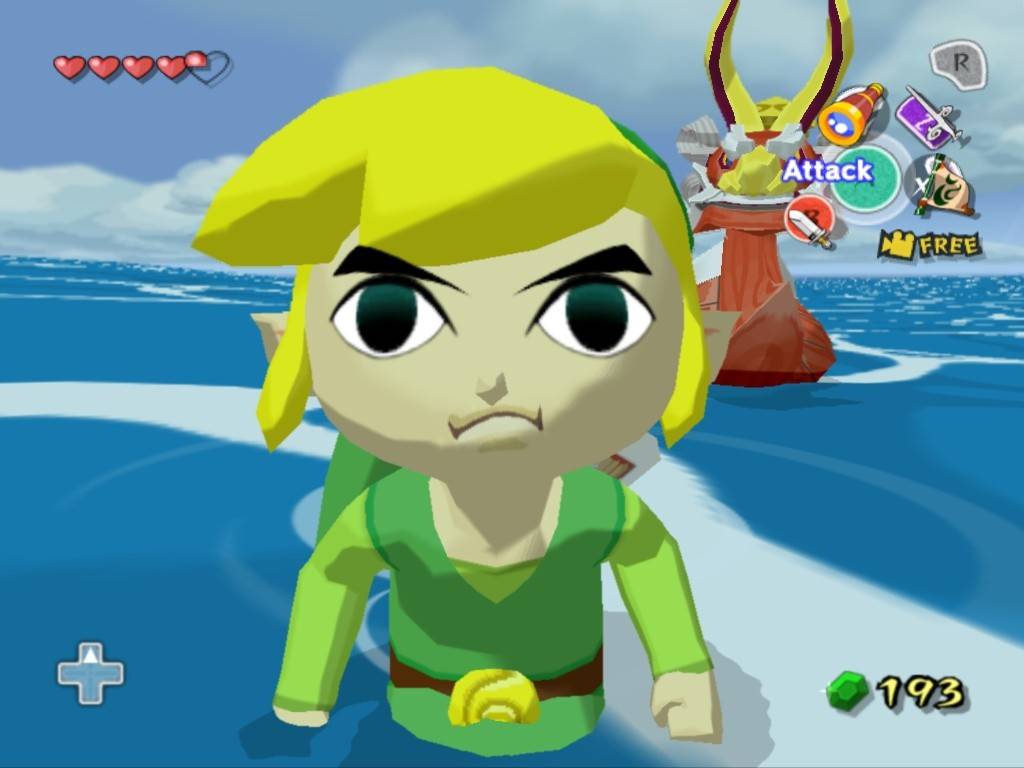Toggle the FREE camera mode indicator

click(x=929, y=244)
